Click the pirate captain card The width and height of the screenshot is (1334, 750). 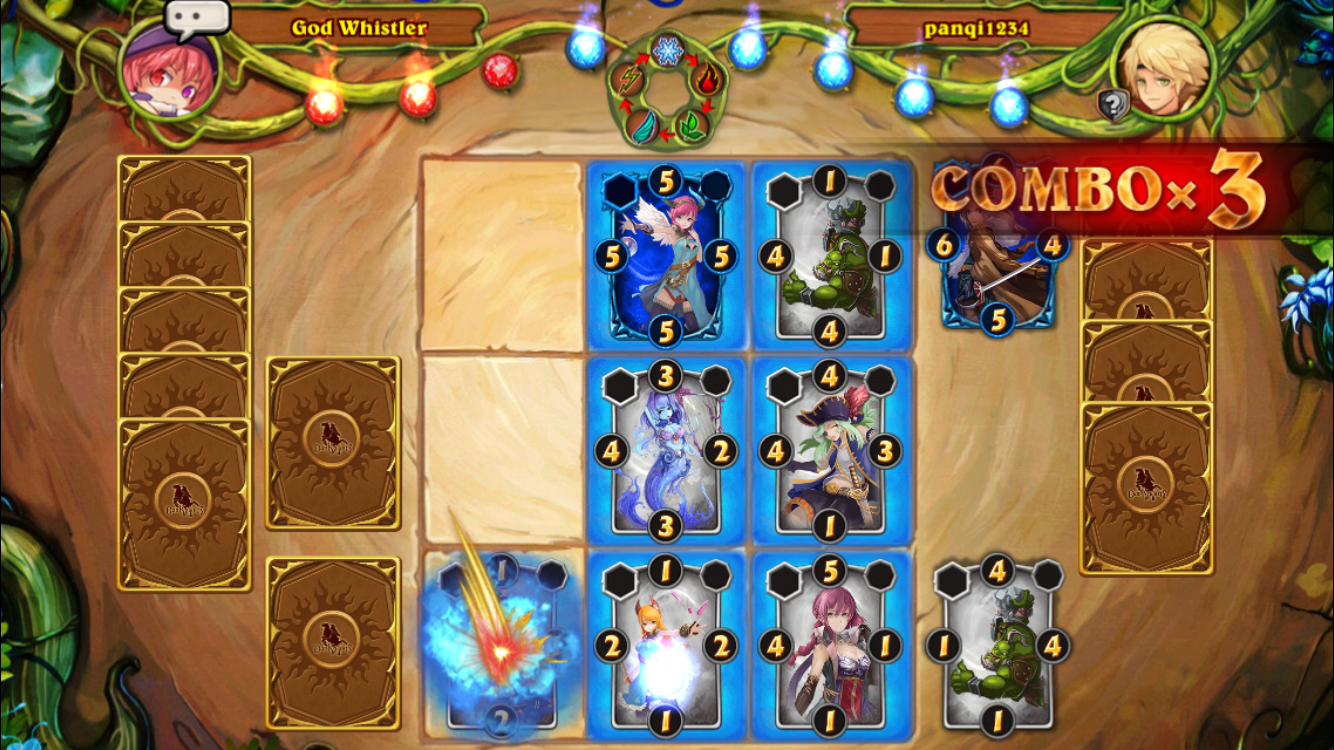pos(831,451)
